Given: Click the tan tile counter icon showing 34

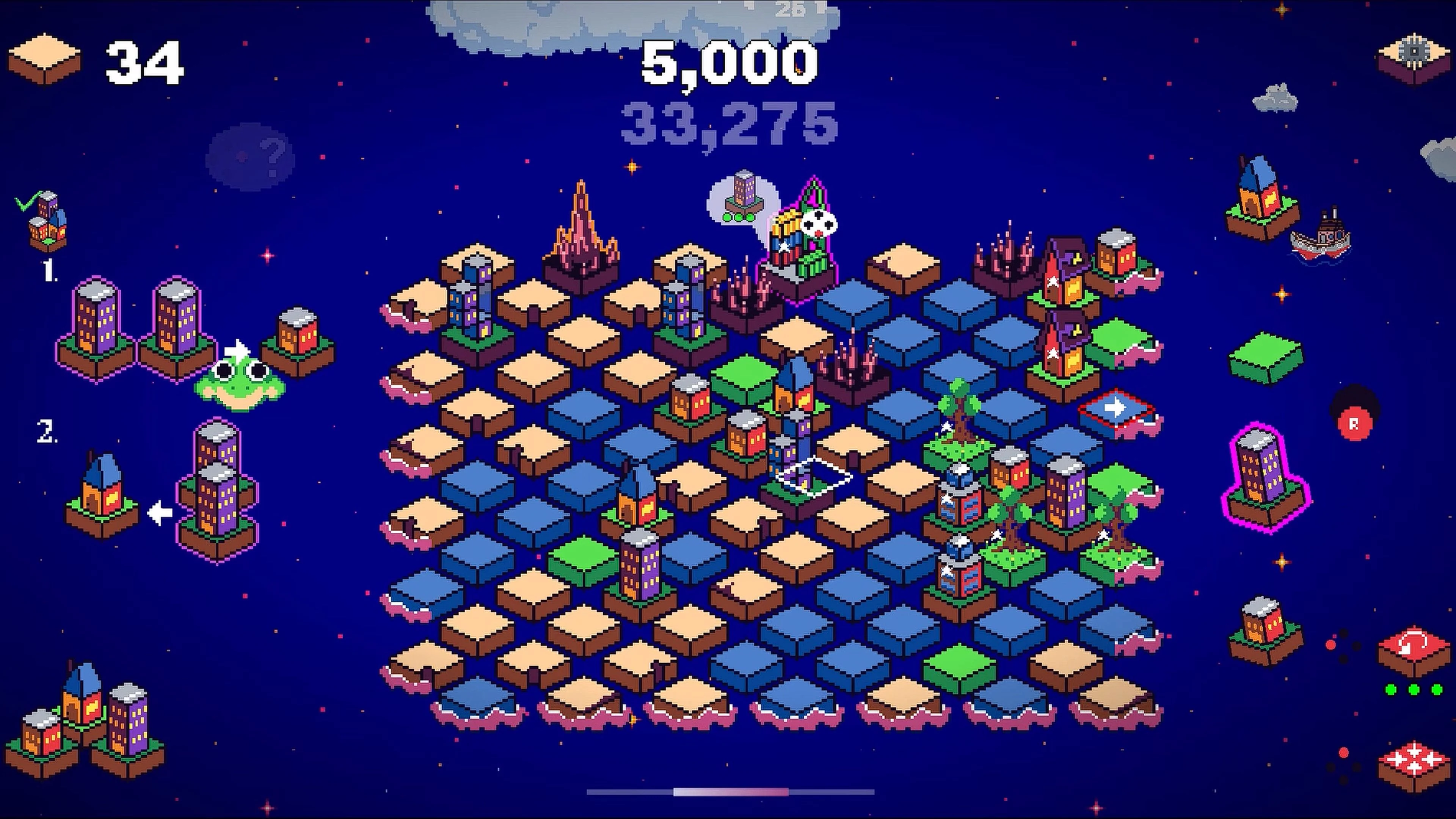Looking at the screenshot, I should [x=48, y=56].
